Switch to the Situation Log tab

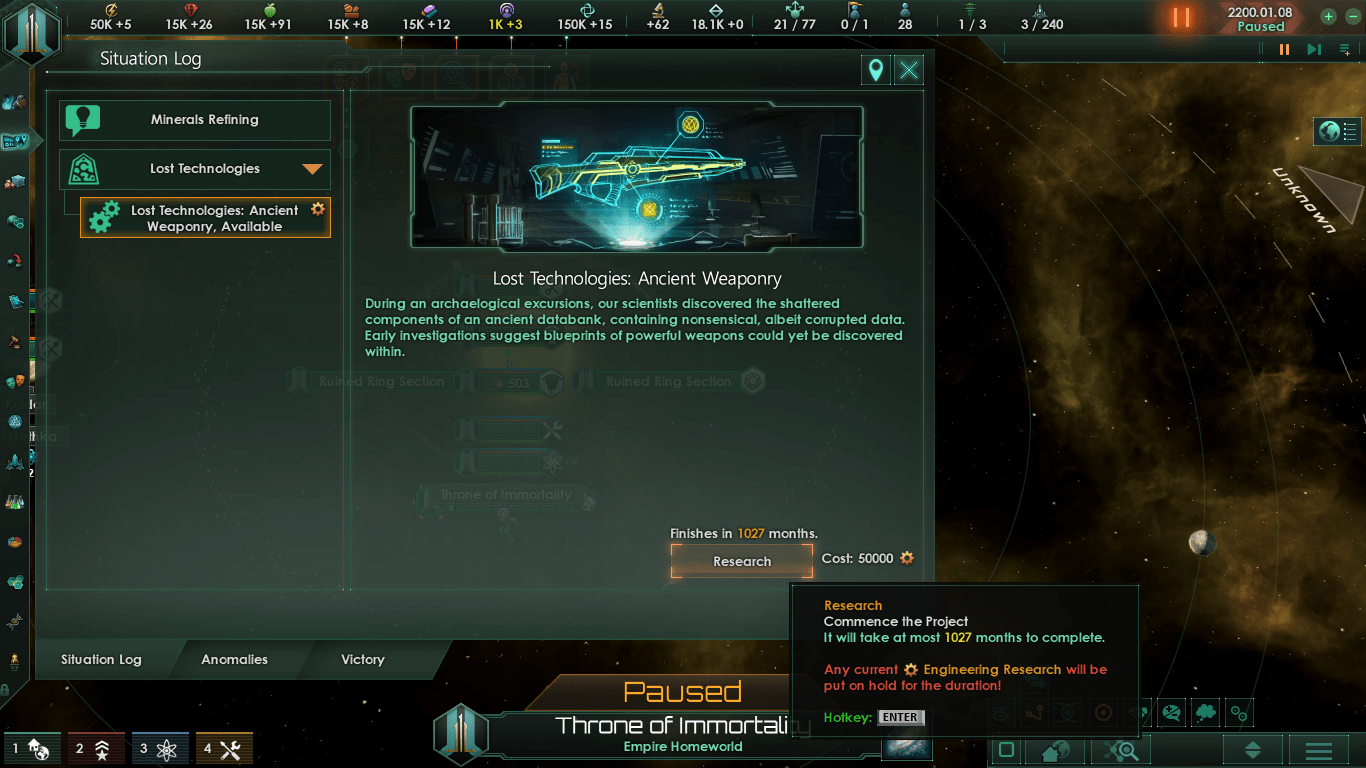pyautogui.click(x=101, y=659)
